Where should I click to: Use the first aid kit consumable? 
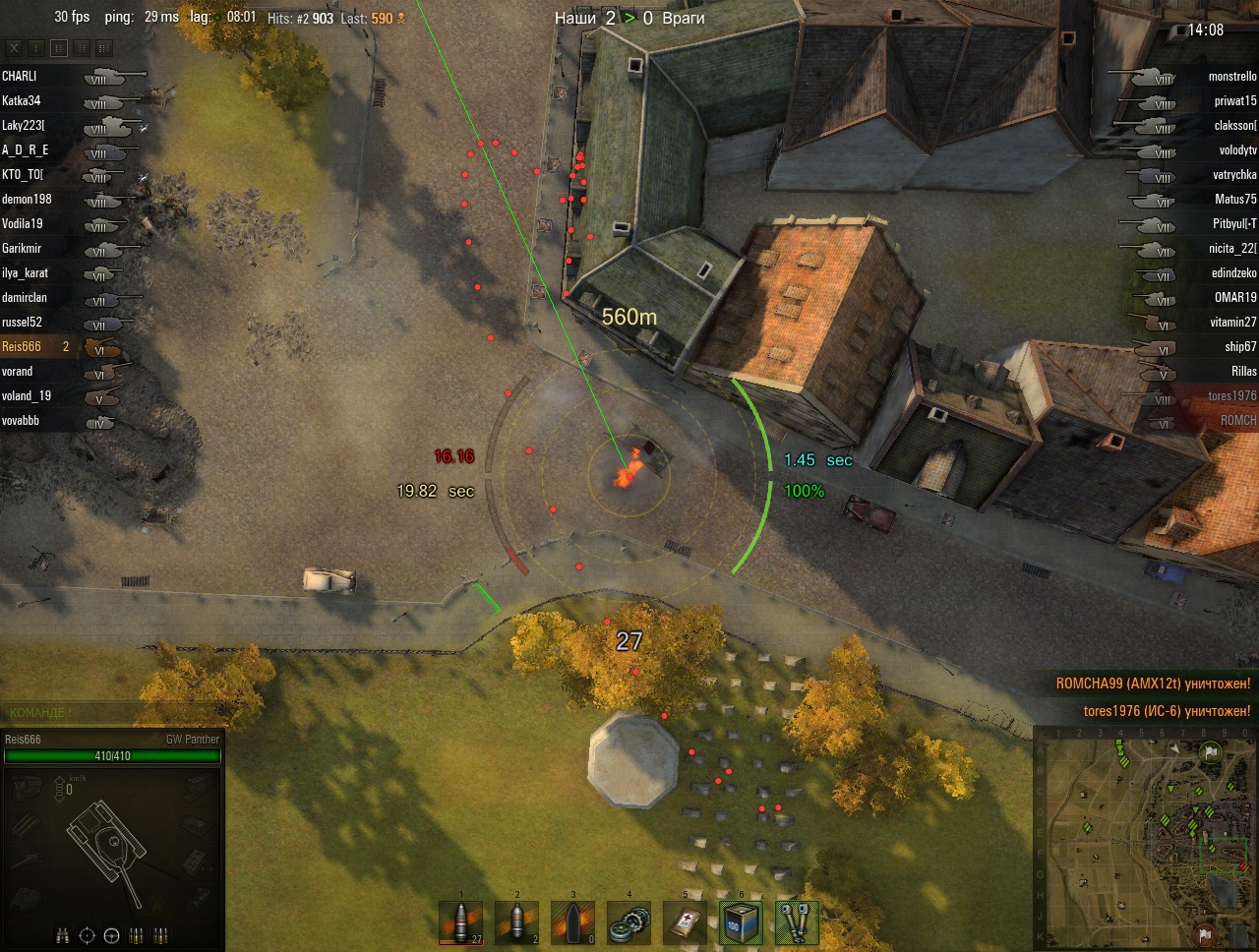[685, 924]
